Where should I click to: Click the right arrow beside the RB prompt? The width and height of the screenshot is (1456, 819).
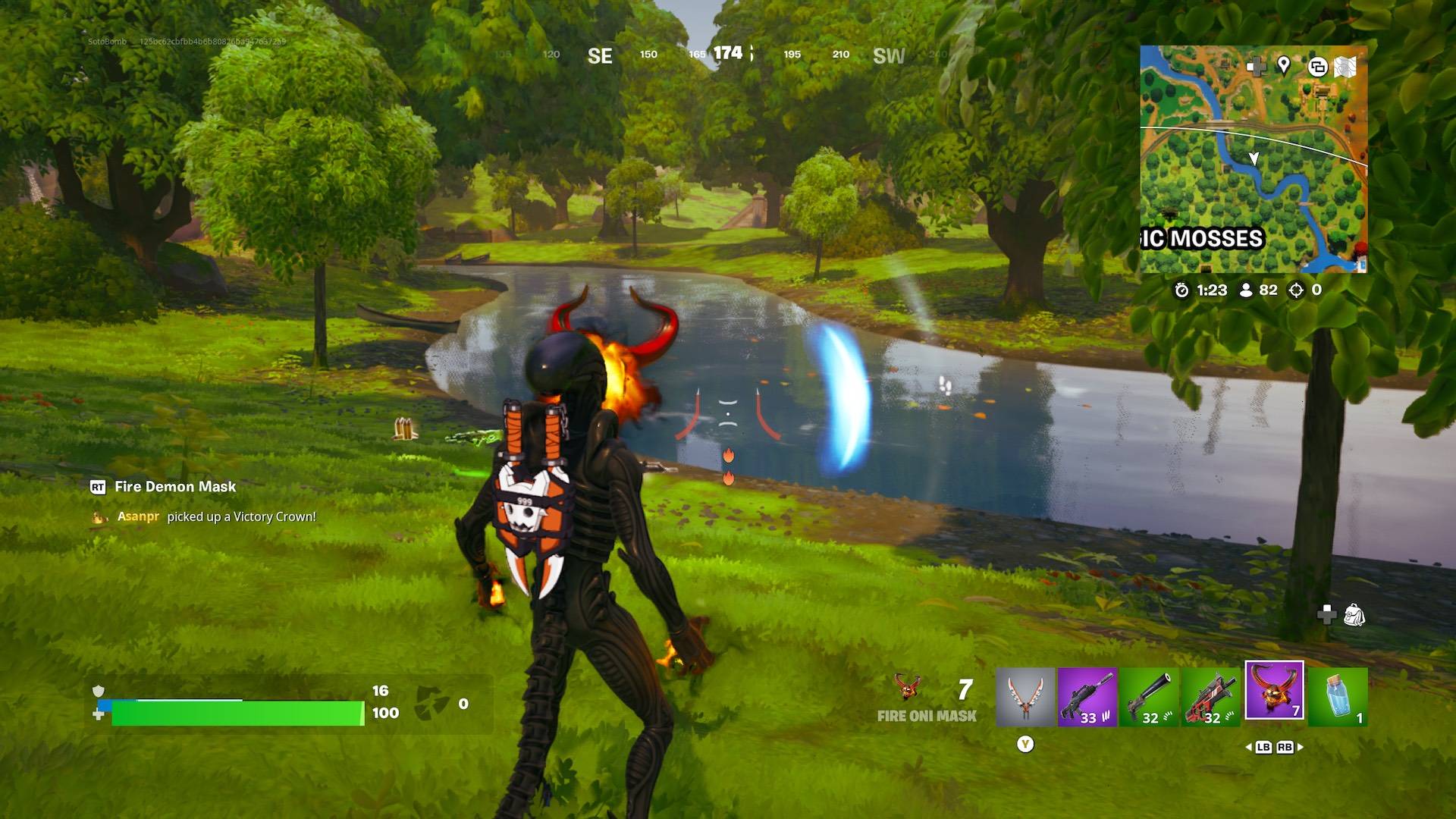[1299, 747]
